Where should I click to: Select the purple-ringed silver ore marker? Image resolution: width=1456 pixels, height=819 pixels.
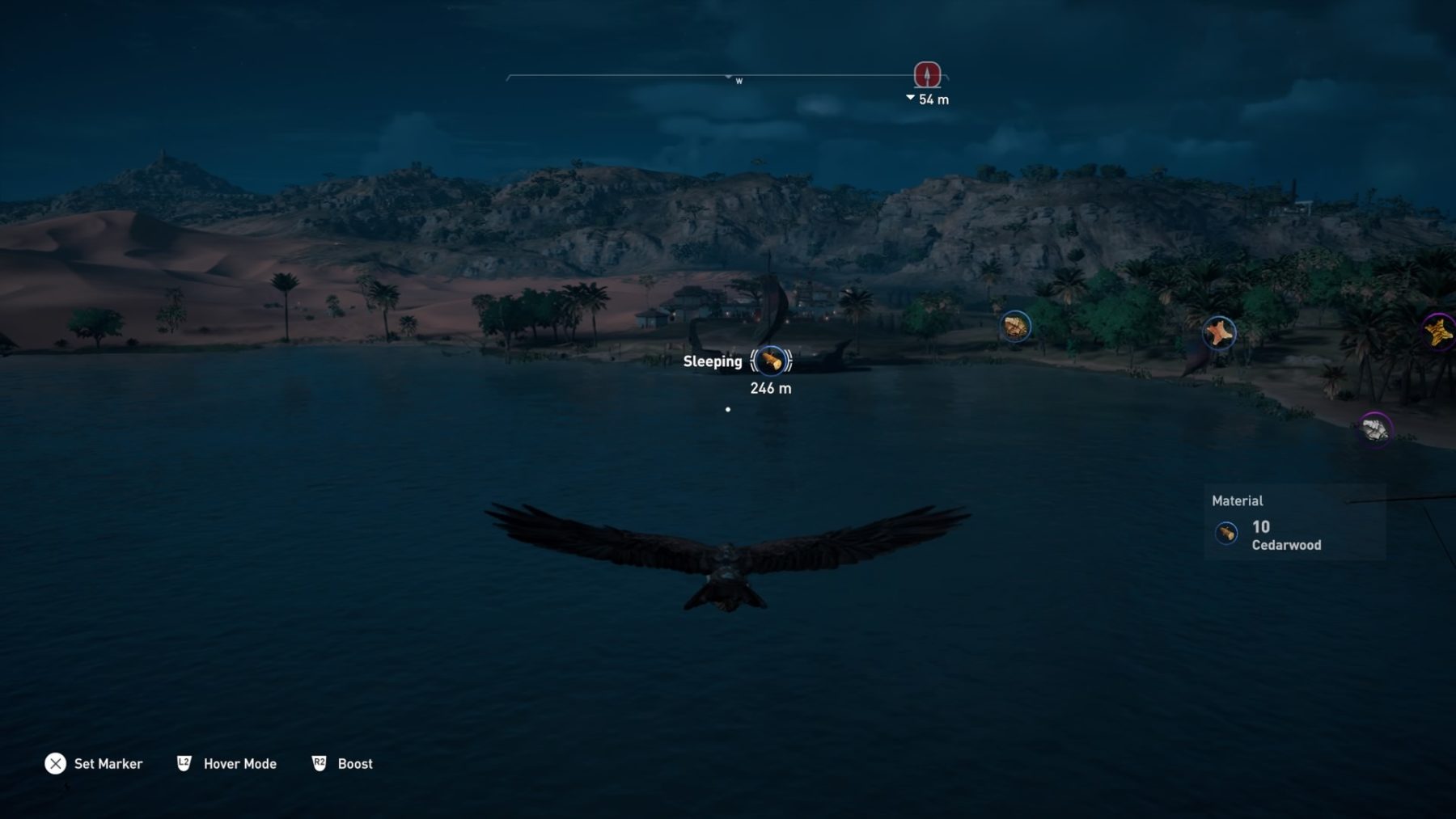pyautogui.click(x=1374, y=428)
